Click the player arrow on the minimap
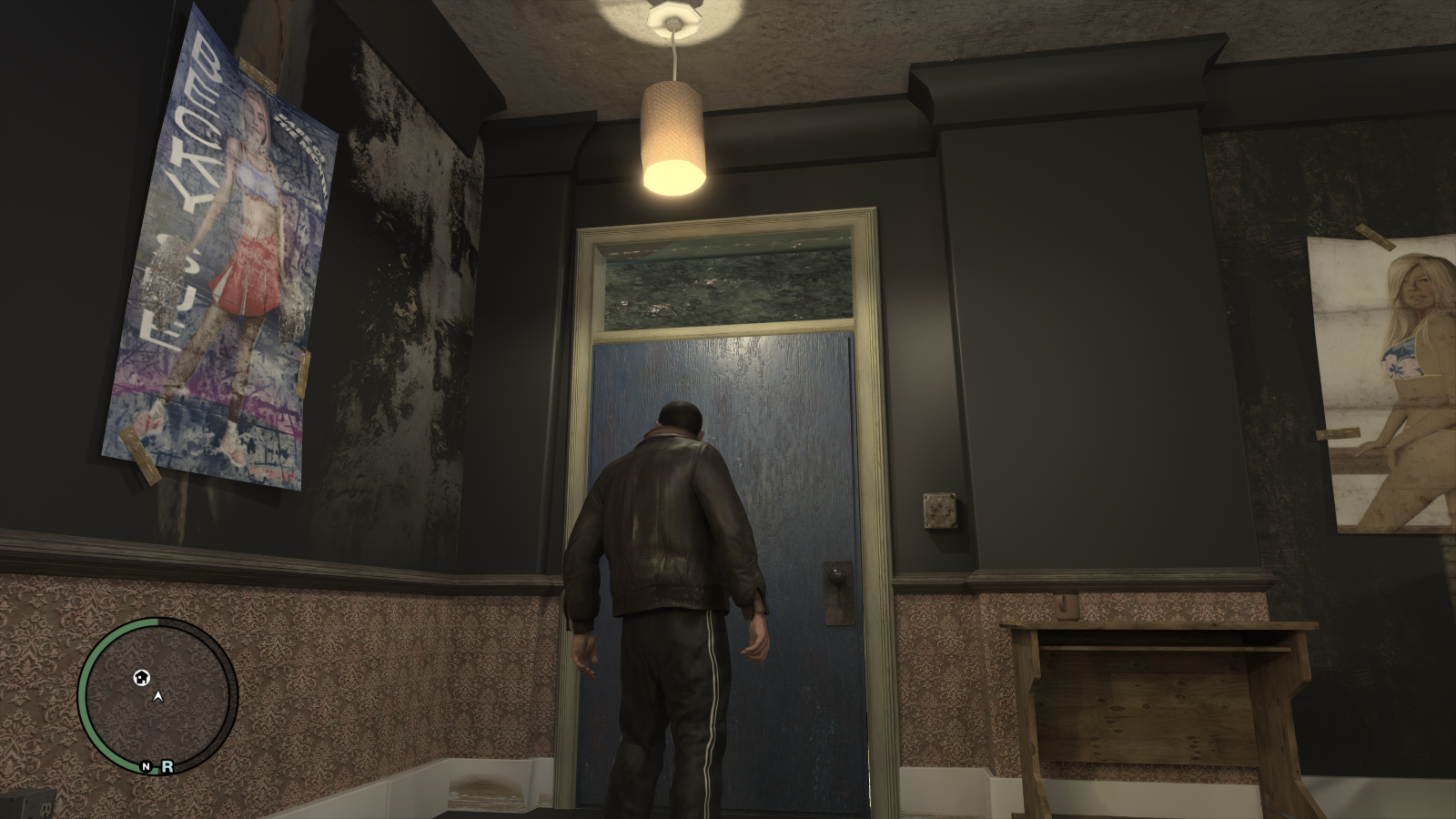This screenshot has width=1456, height=819. (x=157, y=696)
